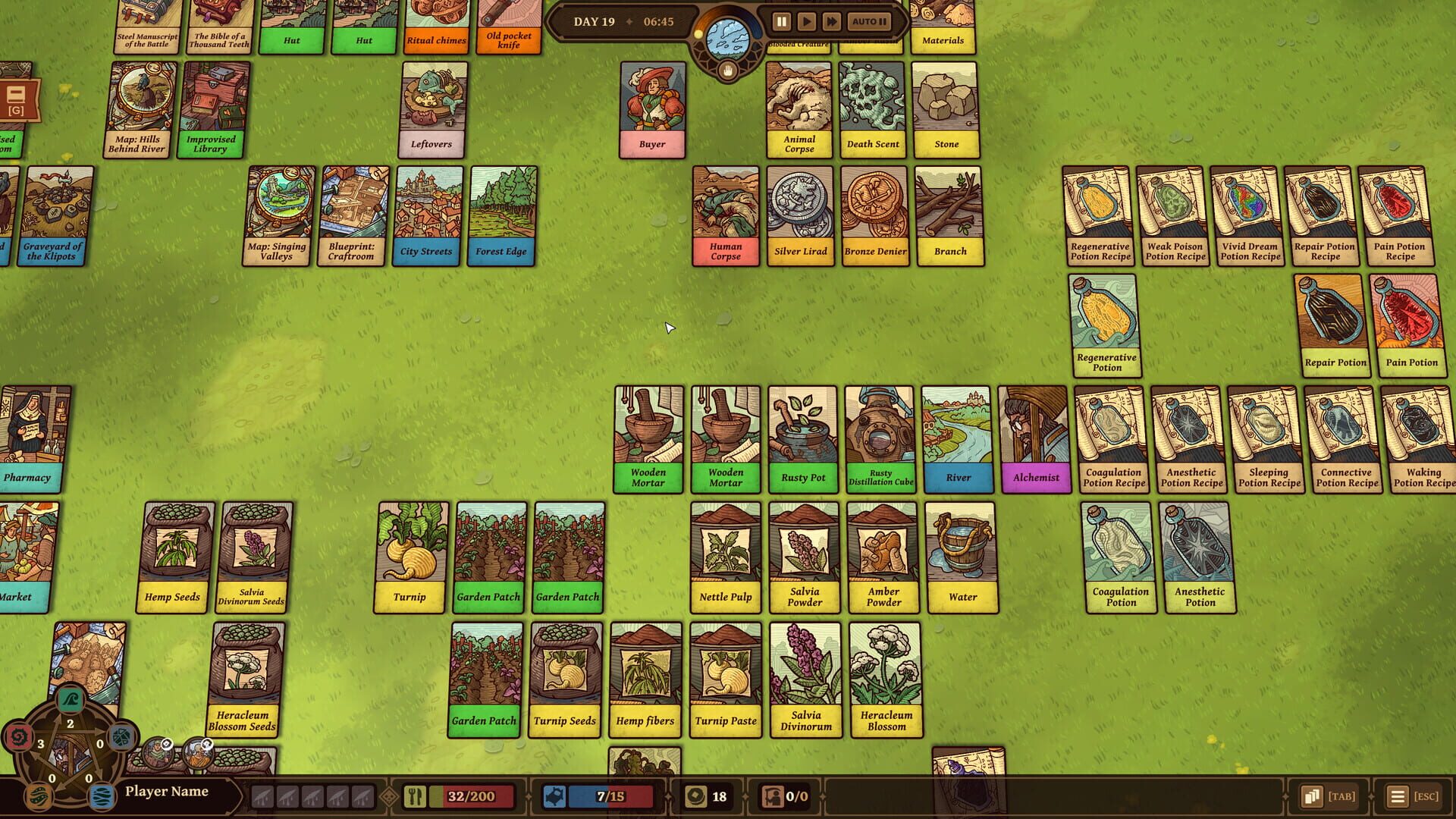Speed up time with the fast-forward button

832,21
